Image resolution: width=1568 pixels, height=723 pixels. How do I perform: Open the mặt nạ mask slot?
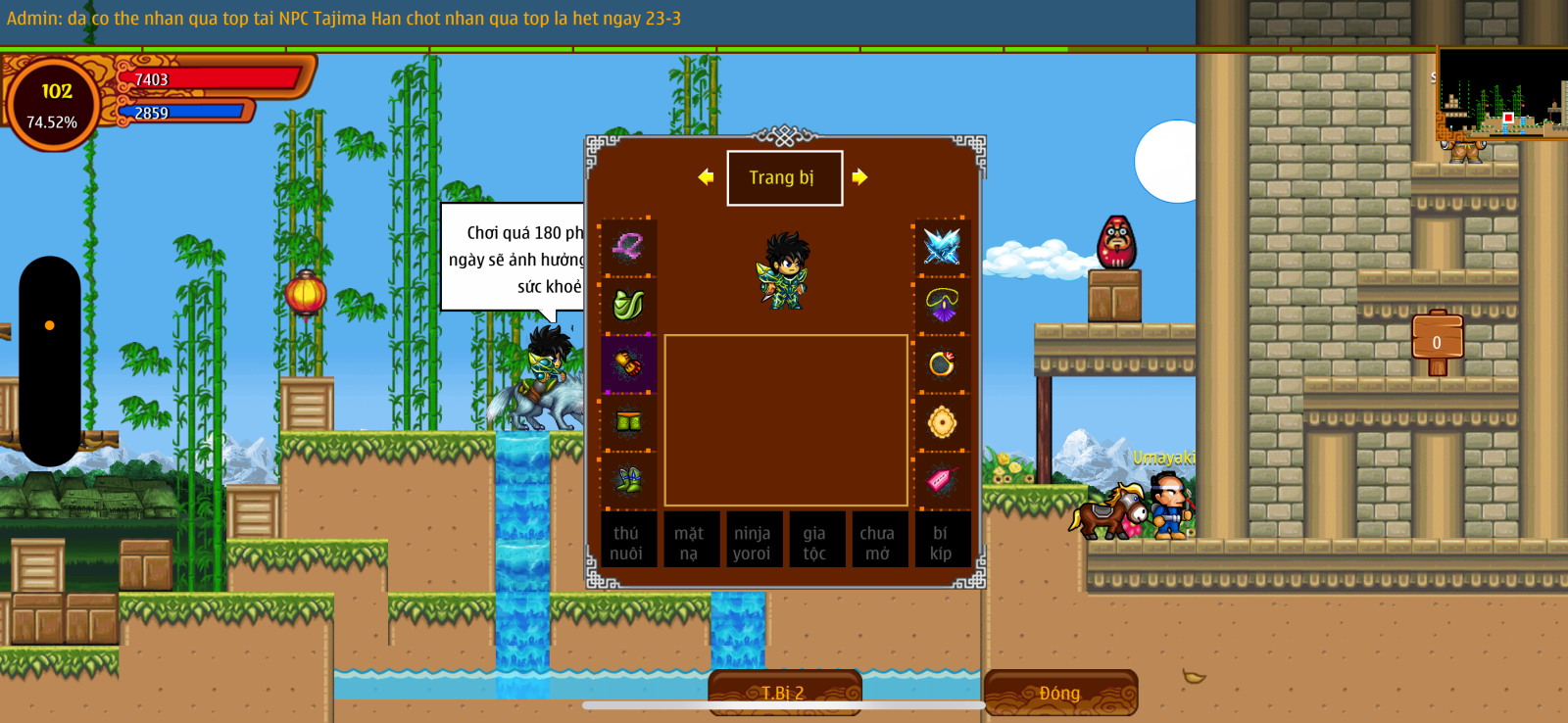(x=690, y=542)
